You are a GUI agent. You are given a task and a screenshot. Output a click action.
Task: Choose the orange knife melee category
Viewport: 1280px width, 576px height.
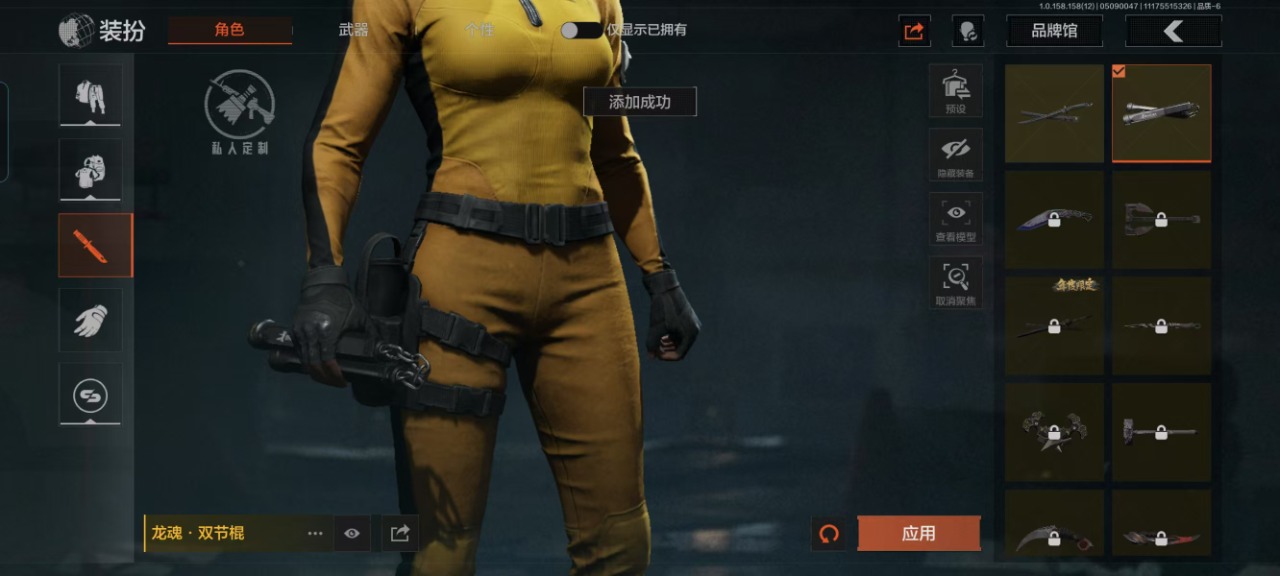(x=91, y=245)
